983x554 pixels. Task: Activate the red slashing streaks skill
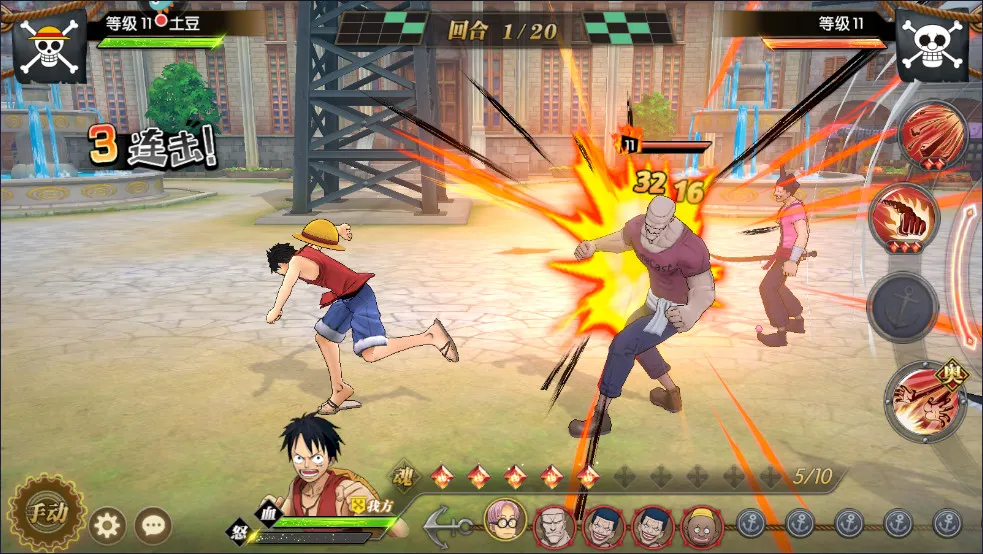click(931, 135)
